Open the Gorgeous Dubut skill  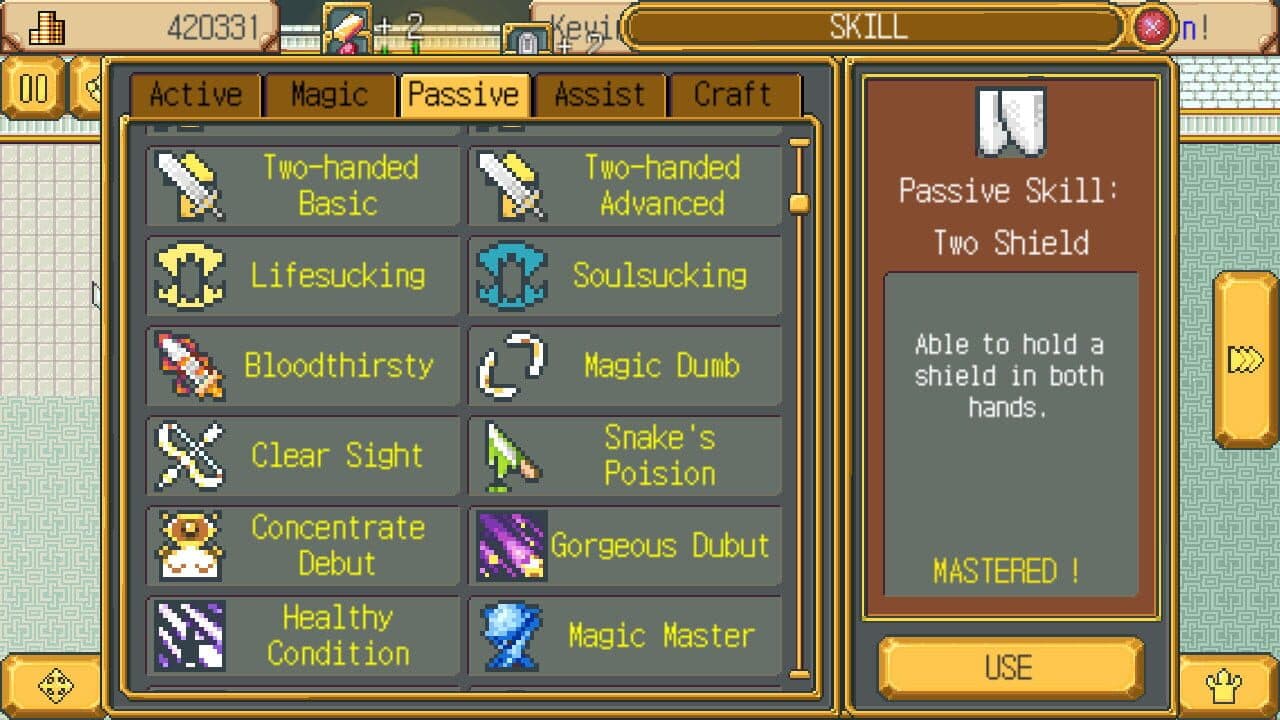624,546
